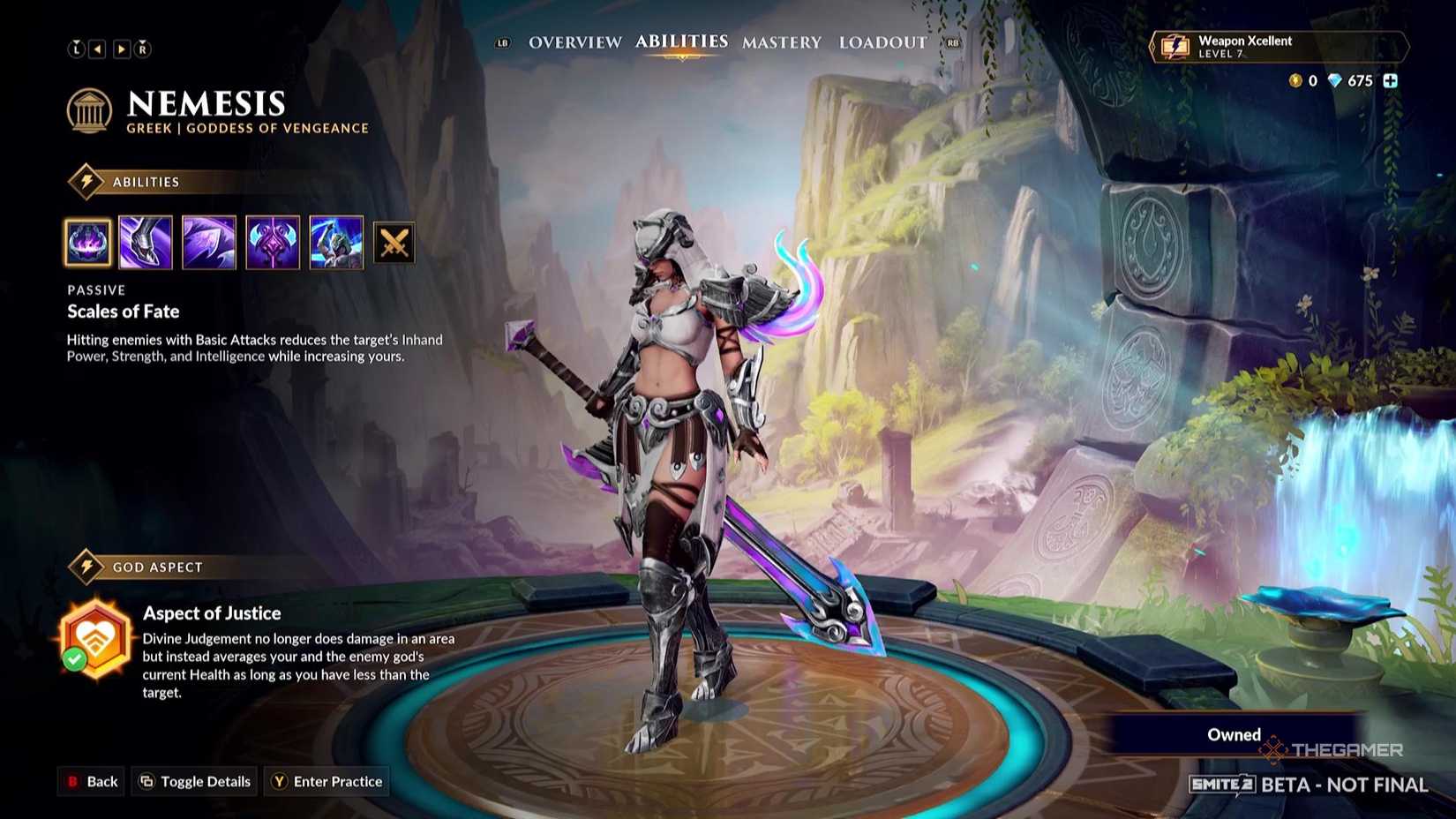Switch to the Overview tab

tap(574, 41)
